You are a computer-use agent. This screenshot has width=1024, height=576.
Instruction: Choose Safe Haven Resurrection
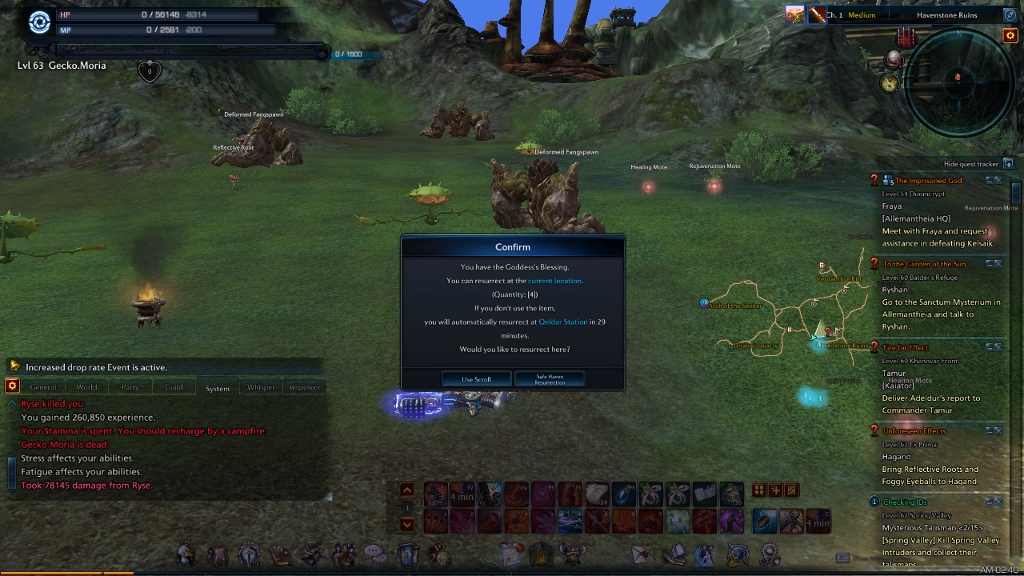point(549,379)
